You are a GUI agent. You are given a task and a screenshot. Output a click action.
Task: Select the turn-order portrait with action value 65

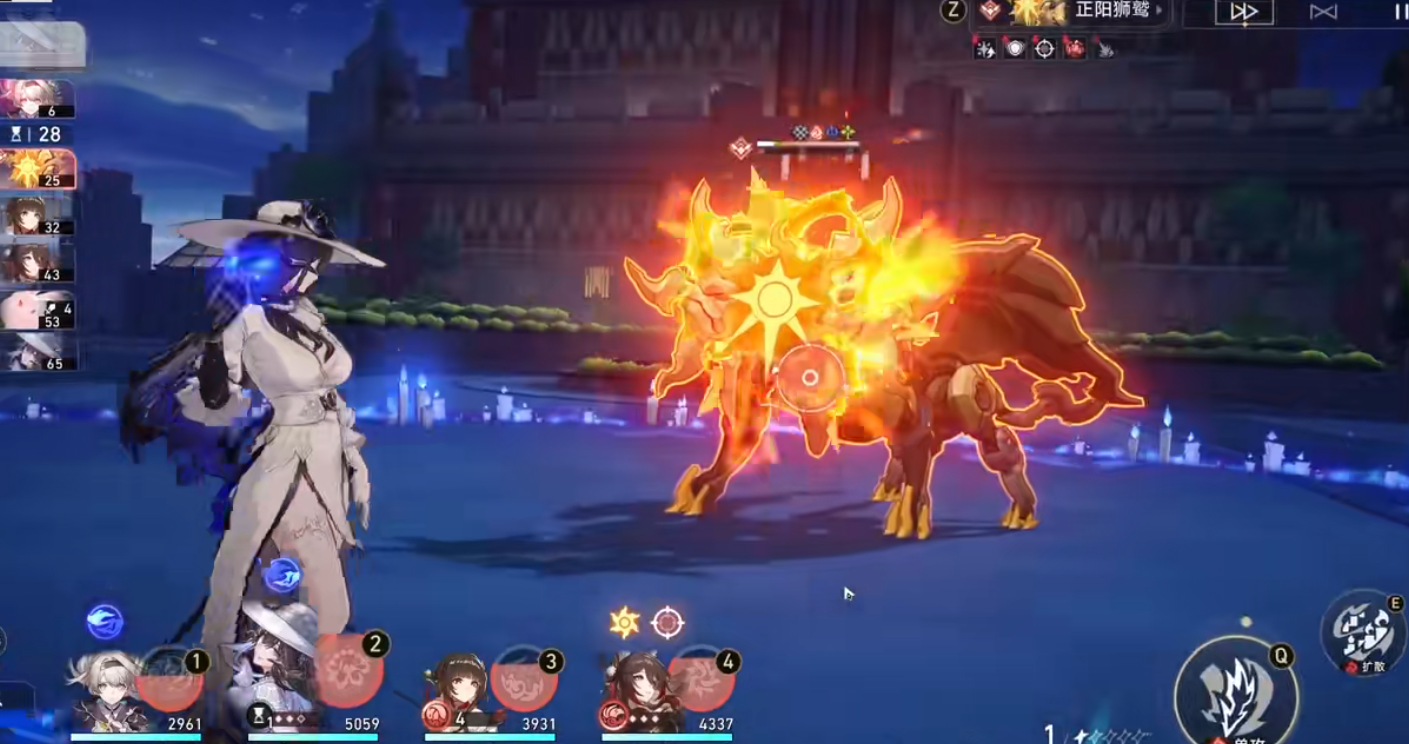(x=37, y=353)
